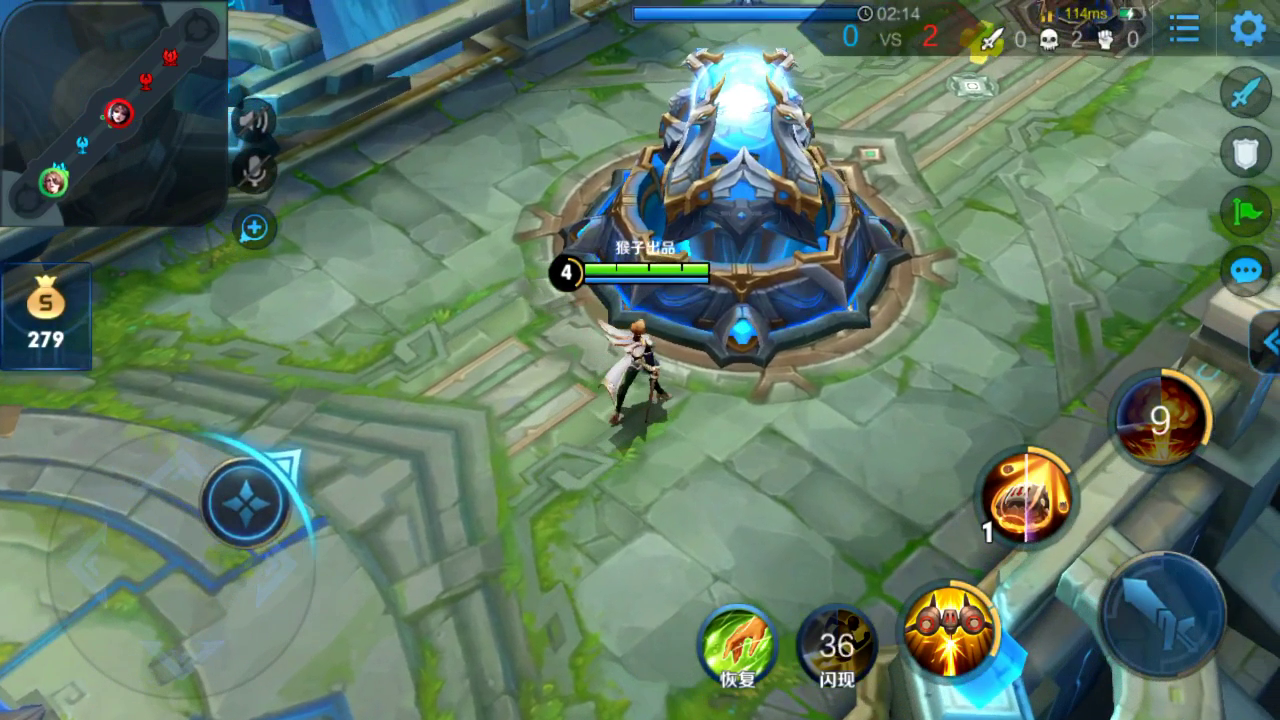This screenshot has width=1280, height=720.
Task: Send the shield defend signal
Action: [1245, 153]
